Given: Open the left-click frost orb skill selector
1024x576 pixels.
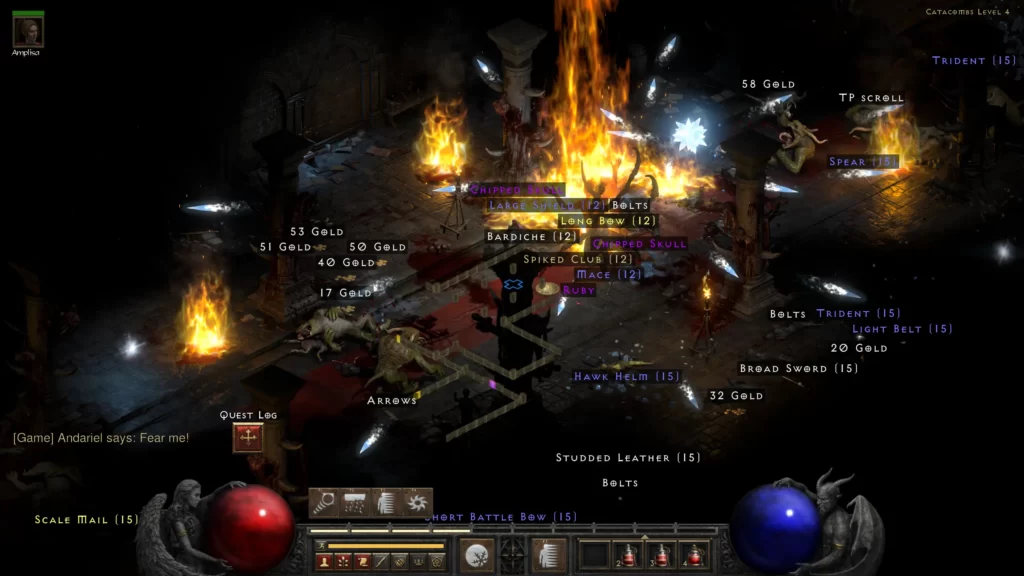Looking at the screenshot, I should point(476,555).
